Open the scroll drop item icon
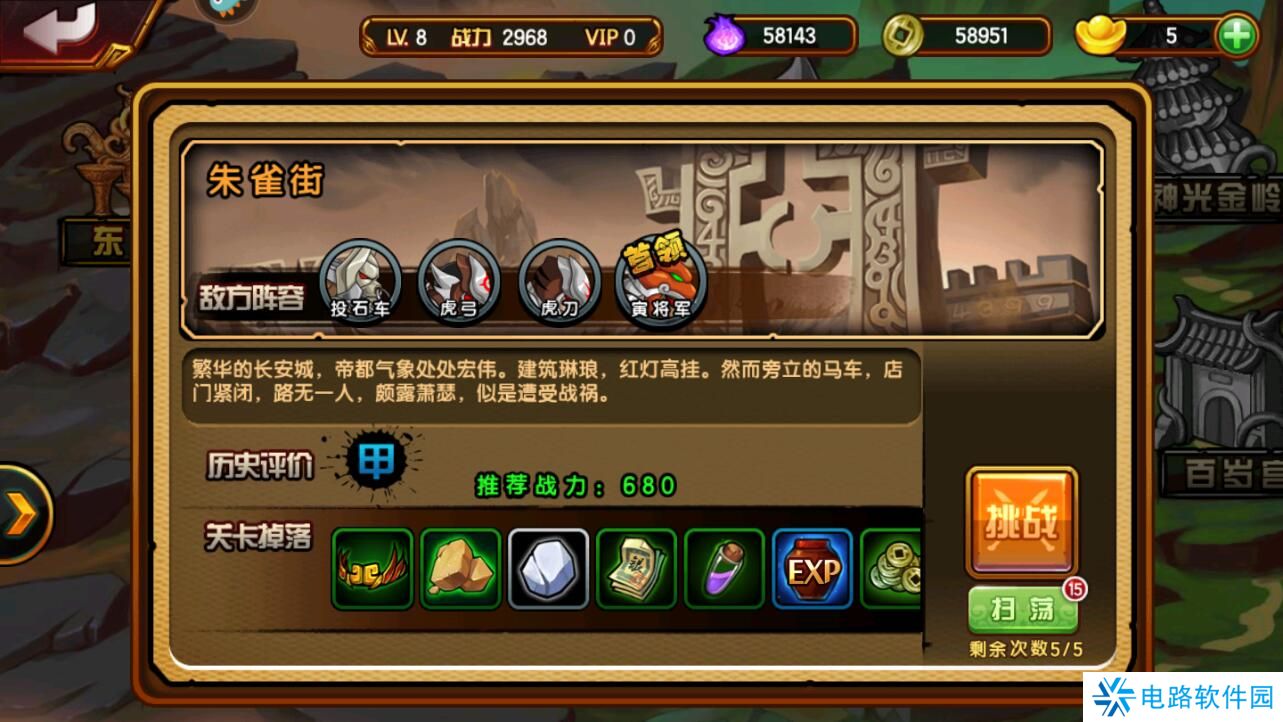Viewport: 1283px width, 722px height. point(635,569)
